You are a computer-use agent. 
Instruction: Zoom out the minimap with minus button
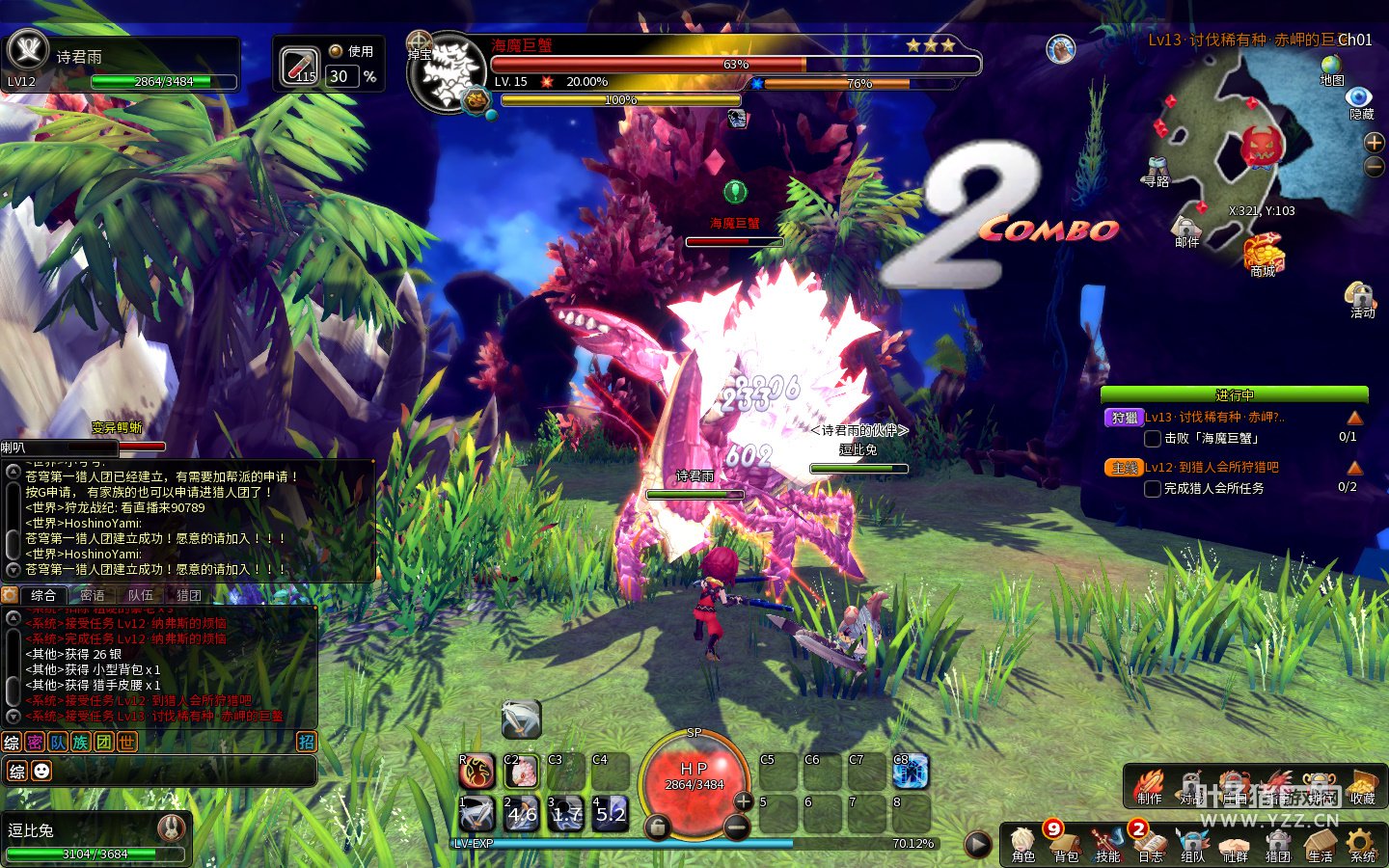tap(1375, 167)
